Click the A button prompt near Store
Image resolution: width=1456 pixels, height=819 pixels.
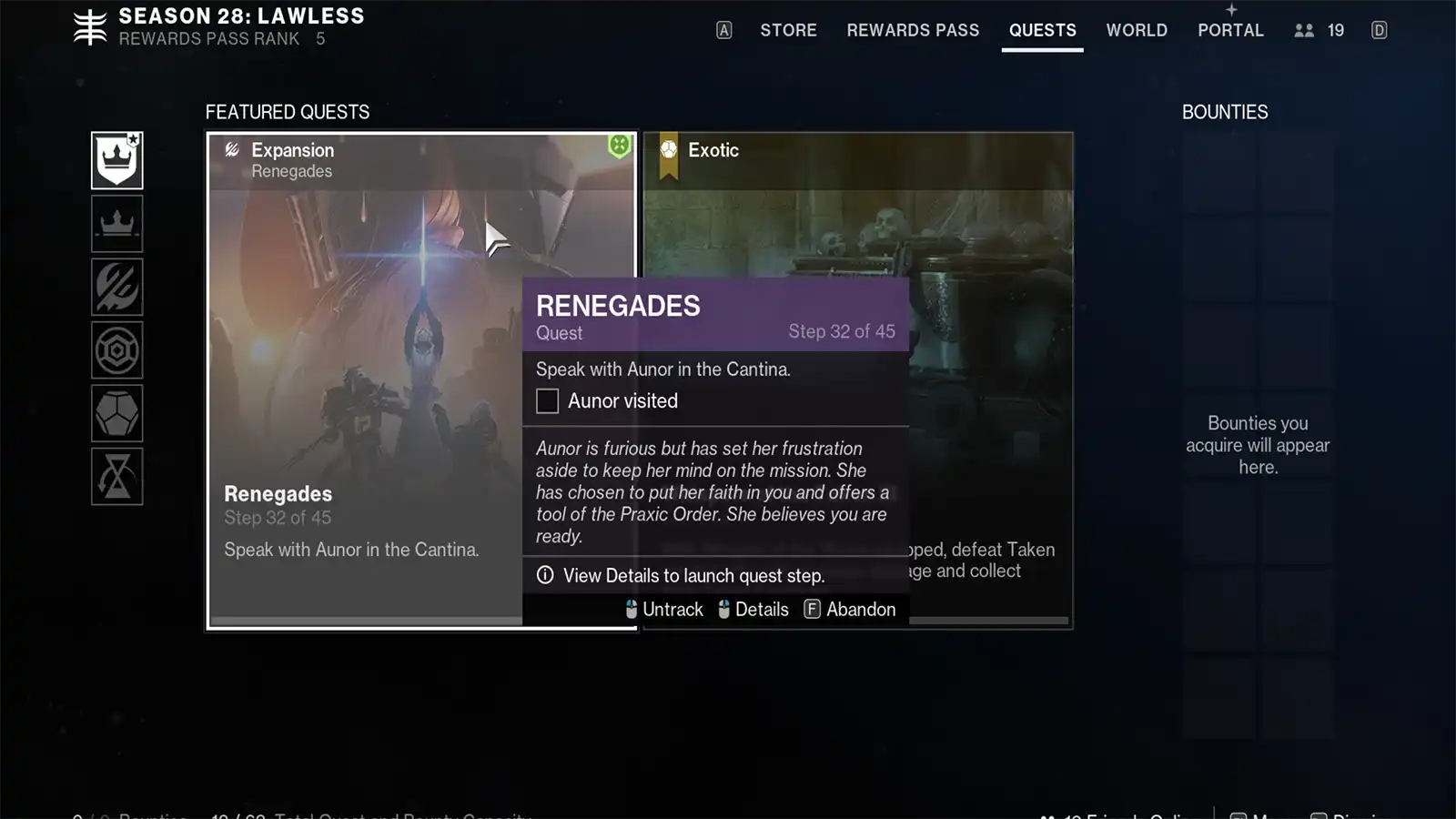[x=723, y=30]
